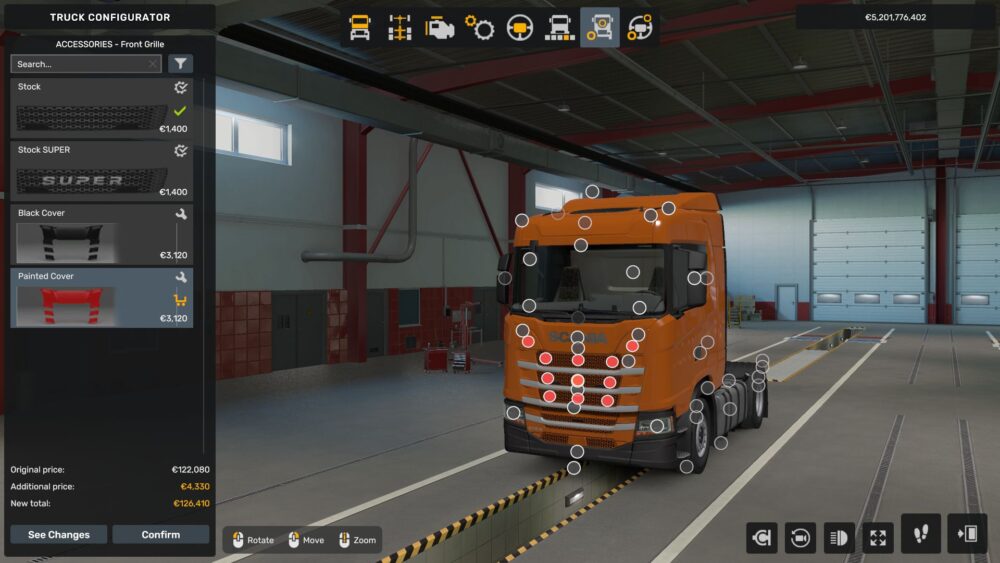Click the accessory search field

tap(78, 64)
